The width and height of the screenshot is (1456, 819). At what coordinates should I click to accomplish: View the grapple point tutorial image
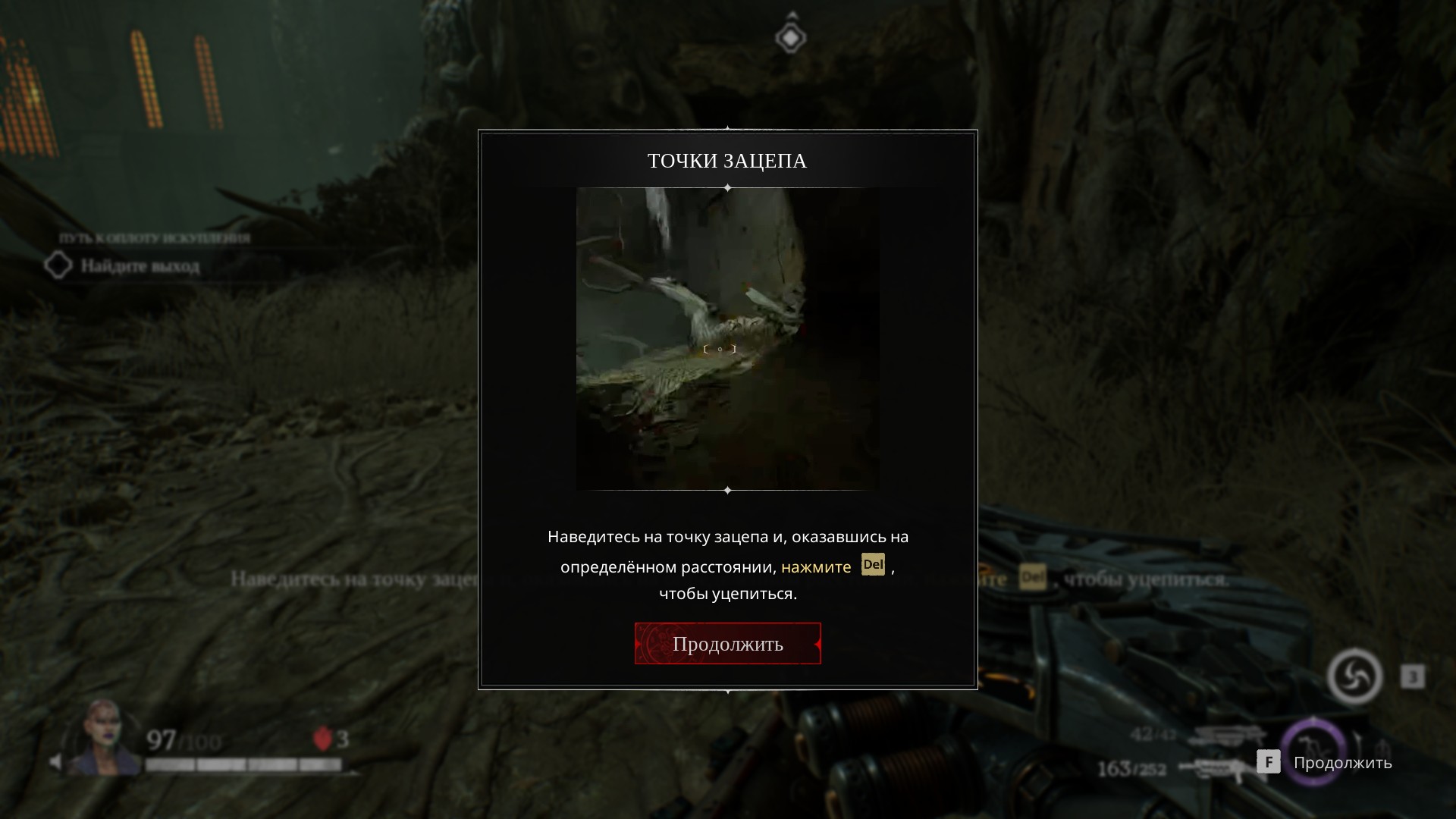(727, 338)
